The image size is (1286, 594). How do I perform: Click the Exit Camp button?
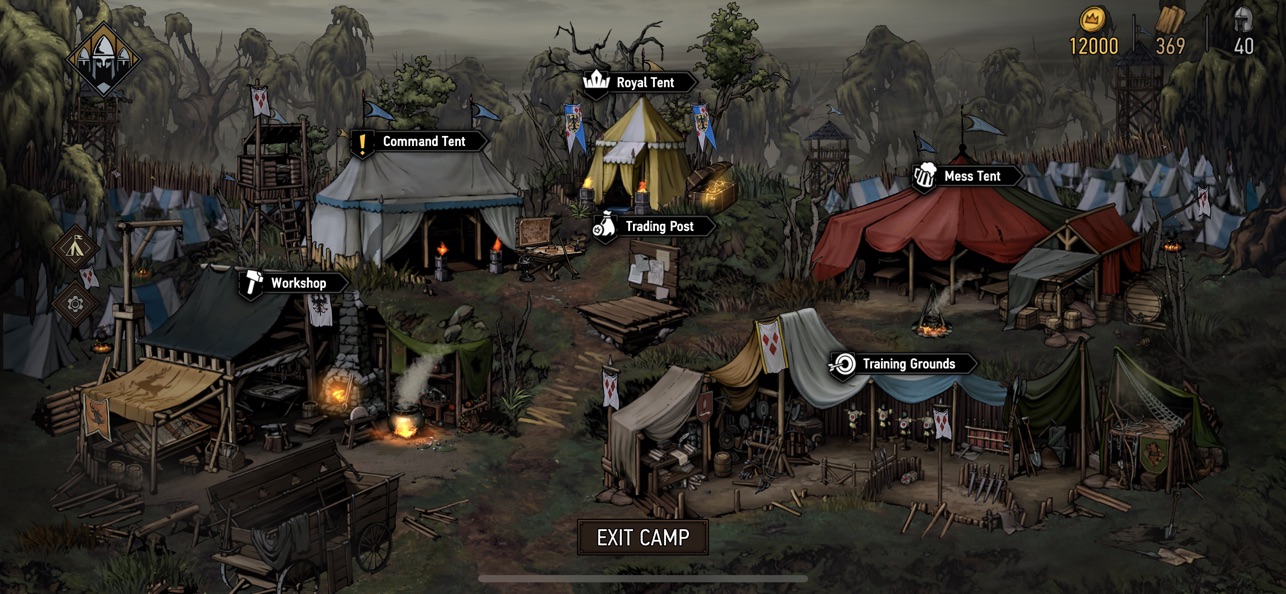(x=643, y=537)
